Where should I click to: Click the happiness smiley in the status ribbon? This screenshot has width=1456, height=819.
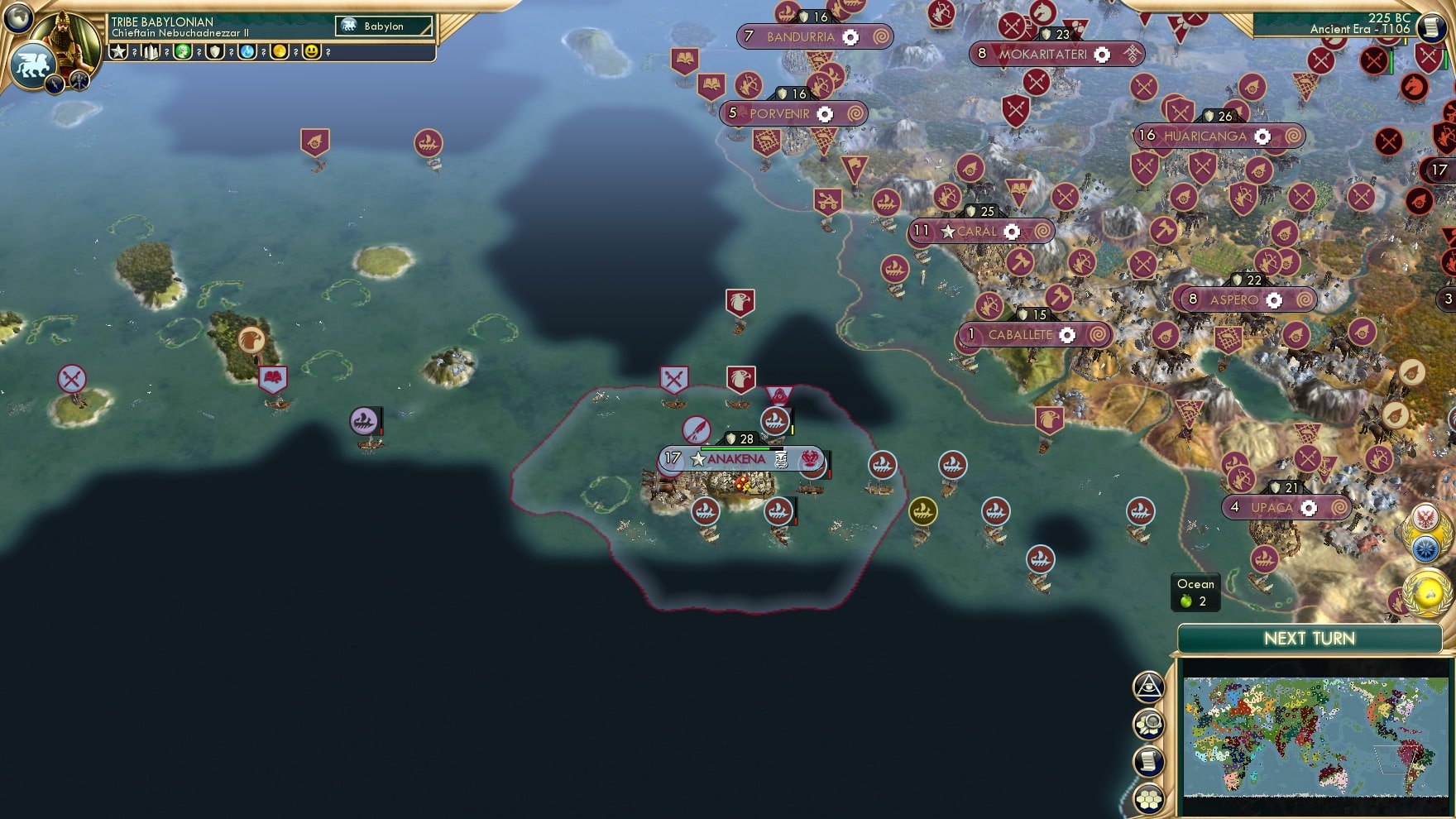(x=310, y=52)
